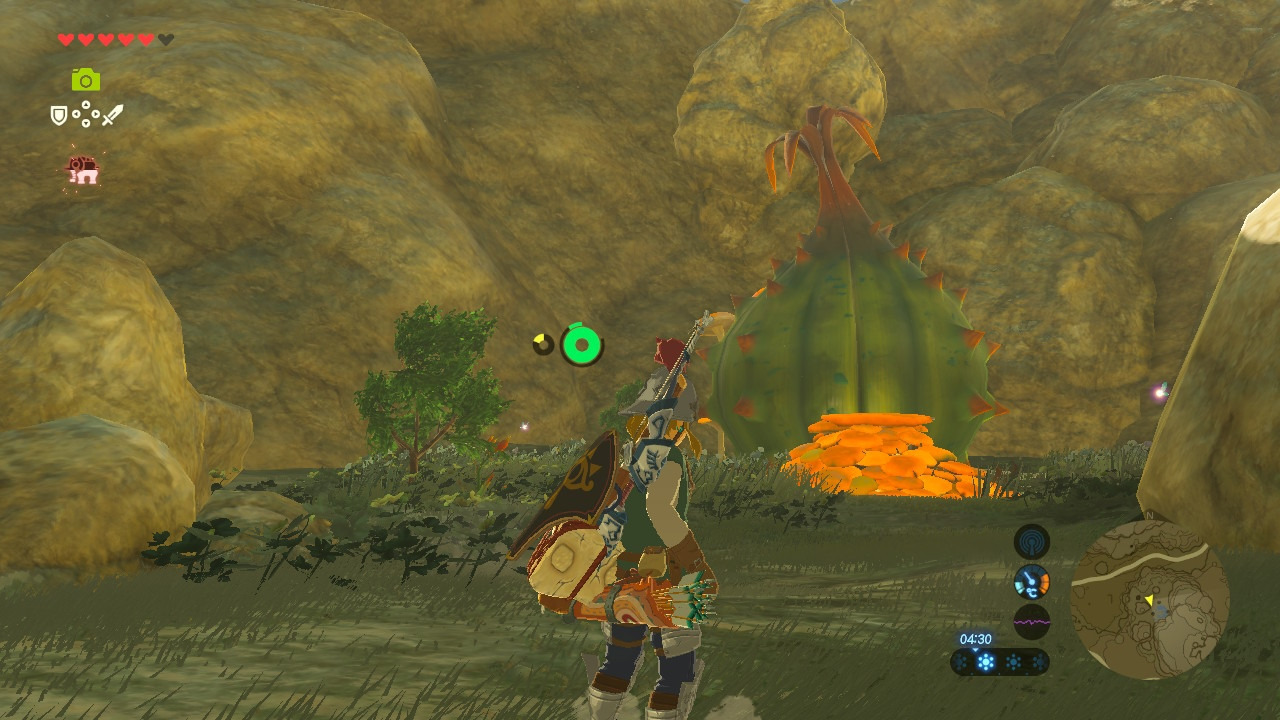Click the shield quick-select icon
Image resolution: width=1280 pixels, height=720 pixels.
[x=60, y=116]
